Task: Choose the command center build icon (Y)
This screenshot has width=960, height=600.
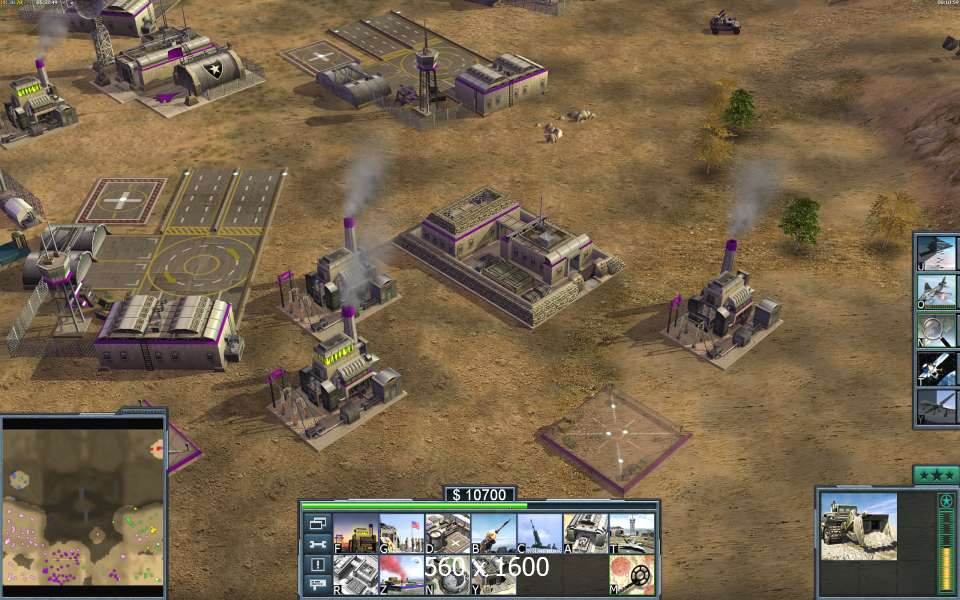Action: point(494,575)
